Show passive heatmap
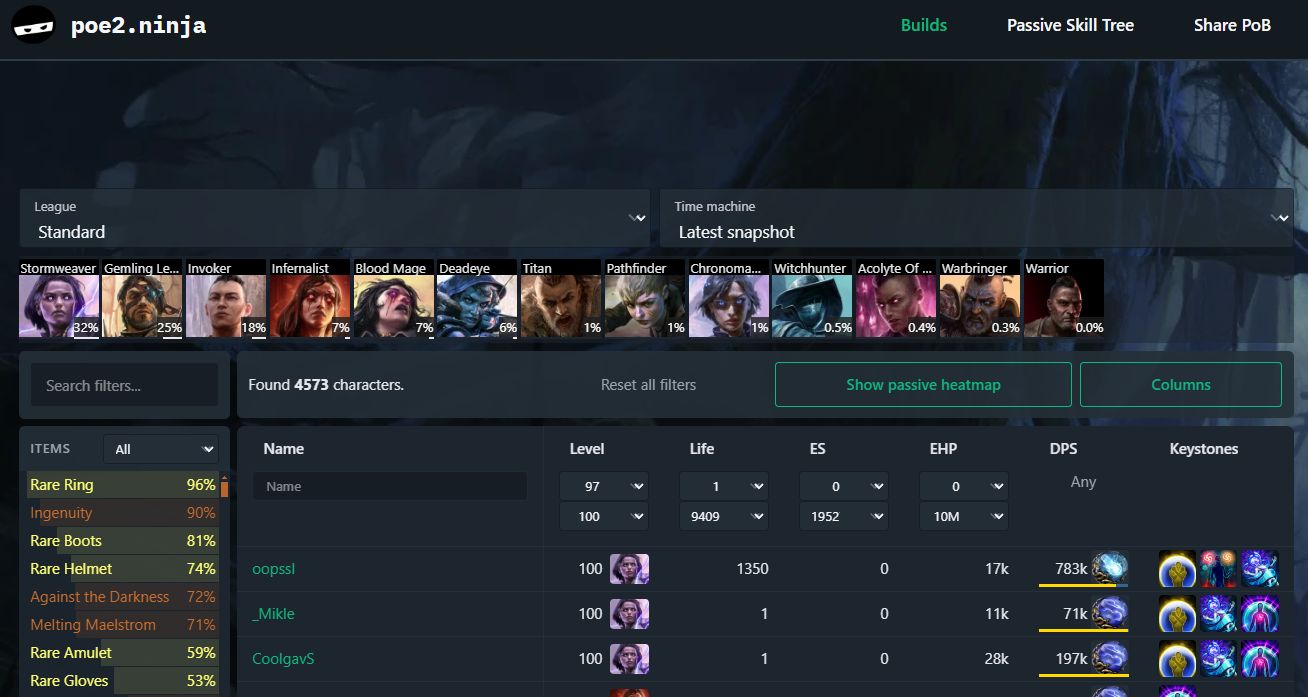 [922, 385]
